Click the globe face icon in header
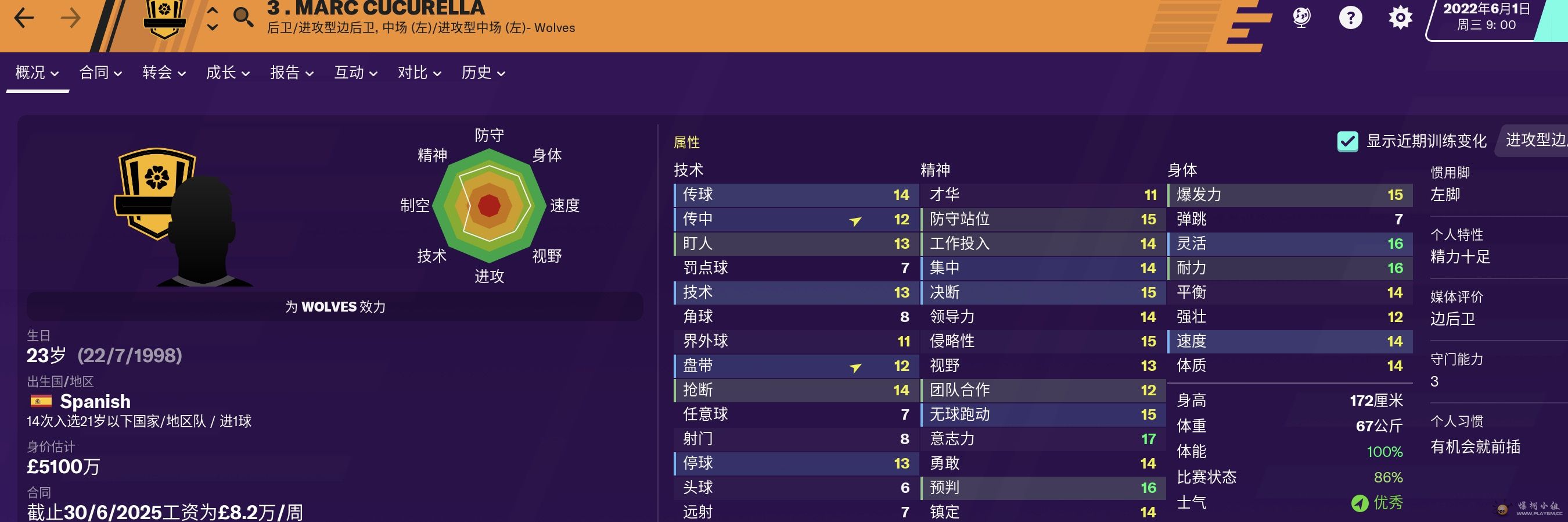Screen dimensions: 1568x522 coord(1301,17)
